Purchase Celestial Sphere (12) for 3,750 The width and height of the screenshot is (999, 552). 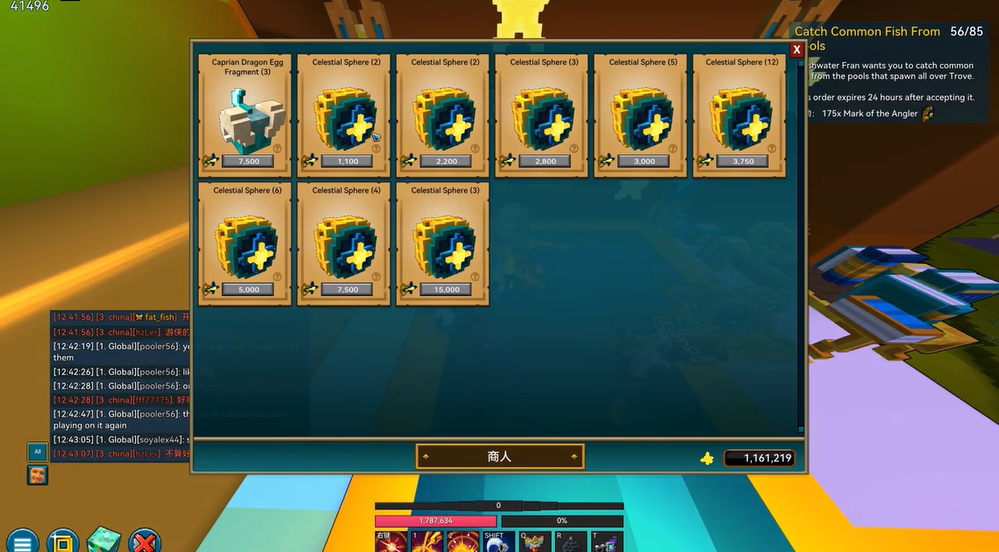740,115
